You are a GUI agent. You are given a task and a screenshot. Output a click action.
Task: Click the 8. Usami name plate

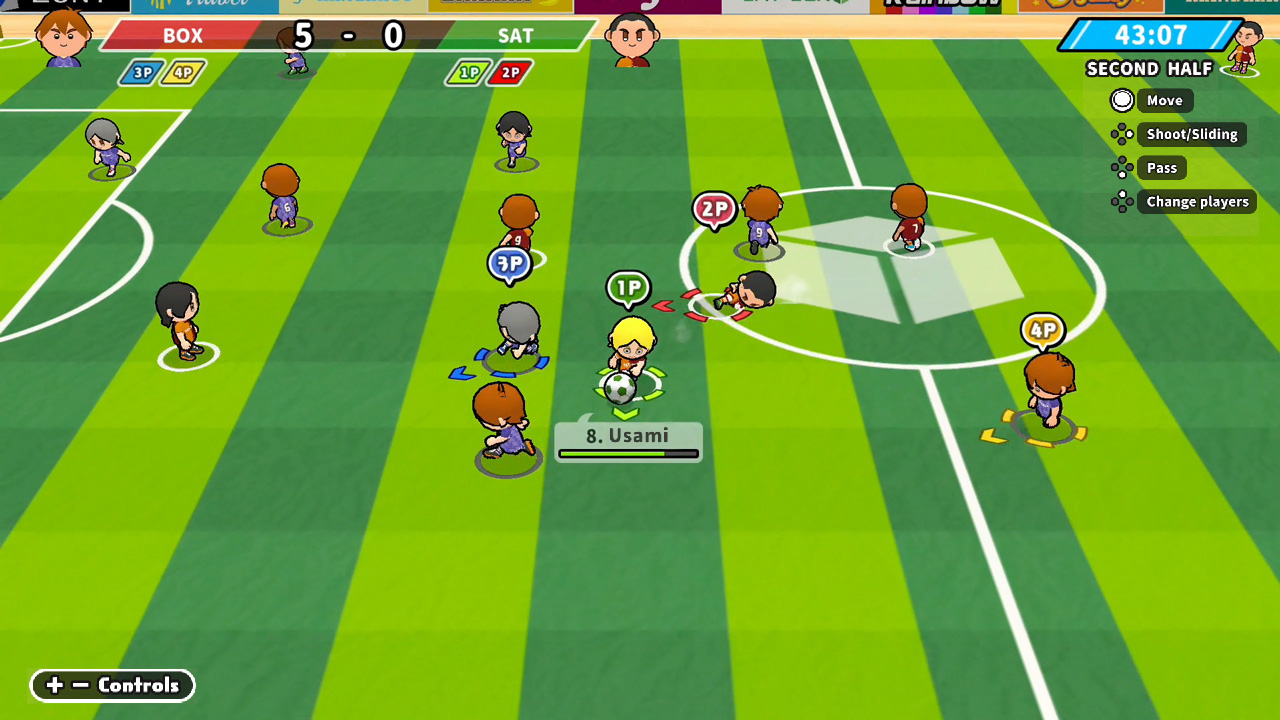click(628, 436)
